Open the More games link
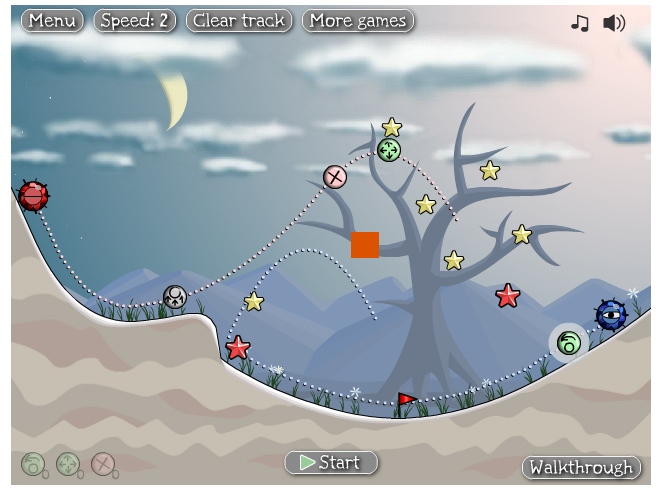 tap(358, 20)
